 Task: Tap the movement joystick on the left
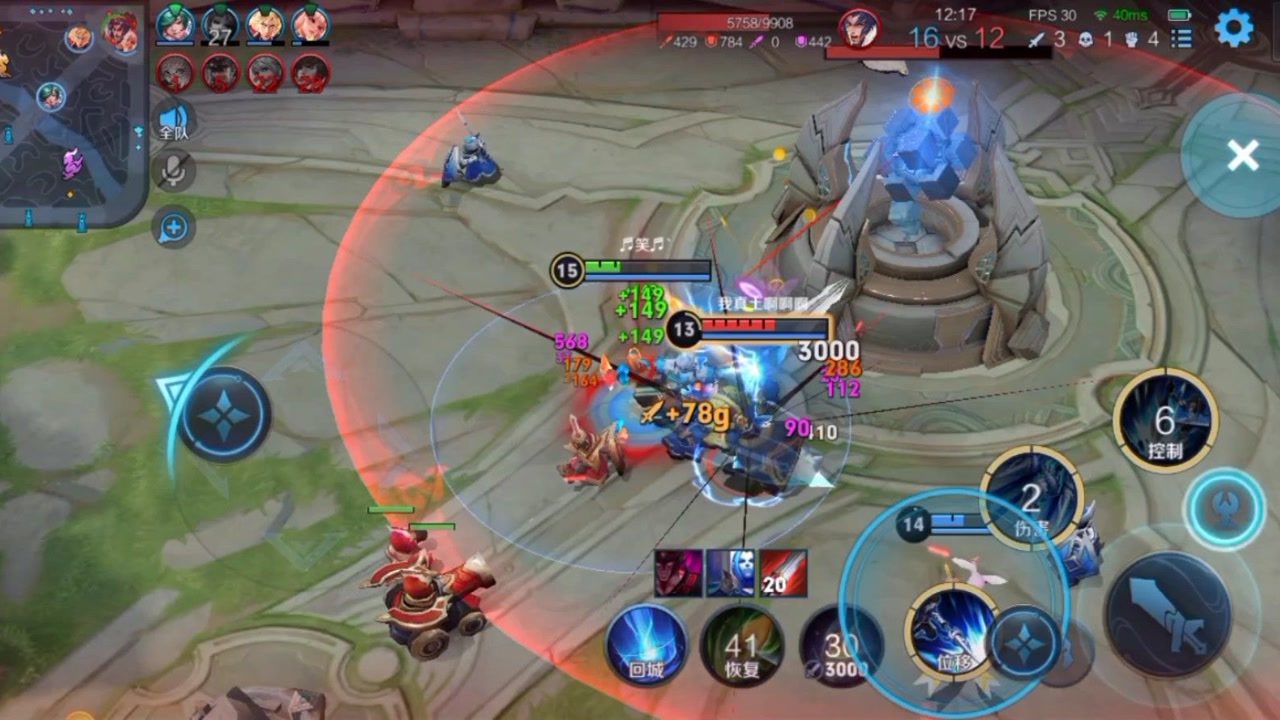tap(224, 414)
